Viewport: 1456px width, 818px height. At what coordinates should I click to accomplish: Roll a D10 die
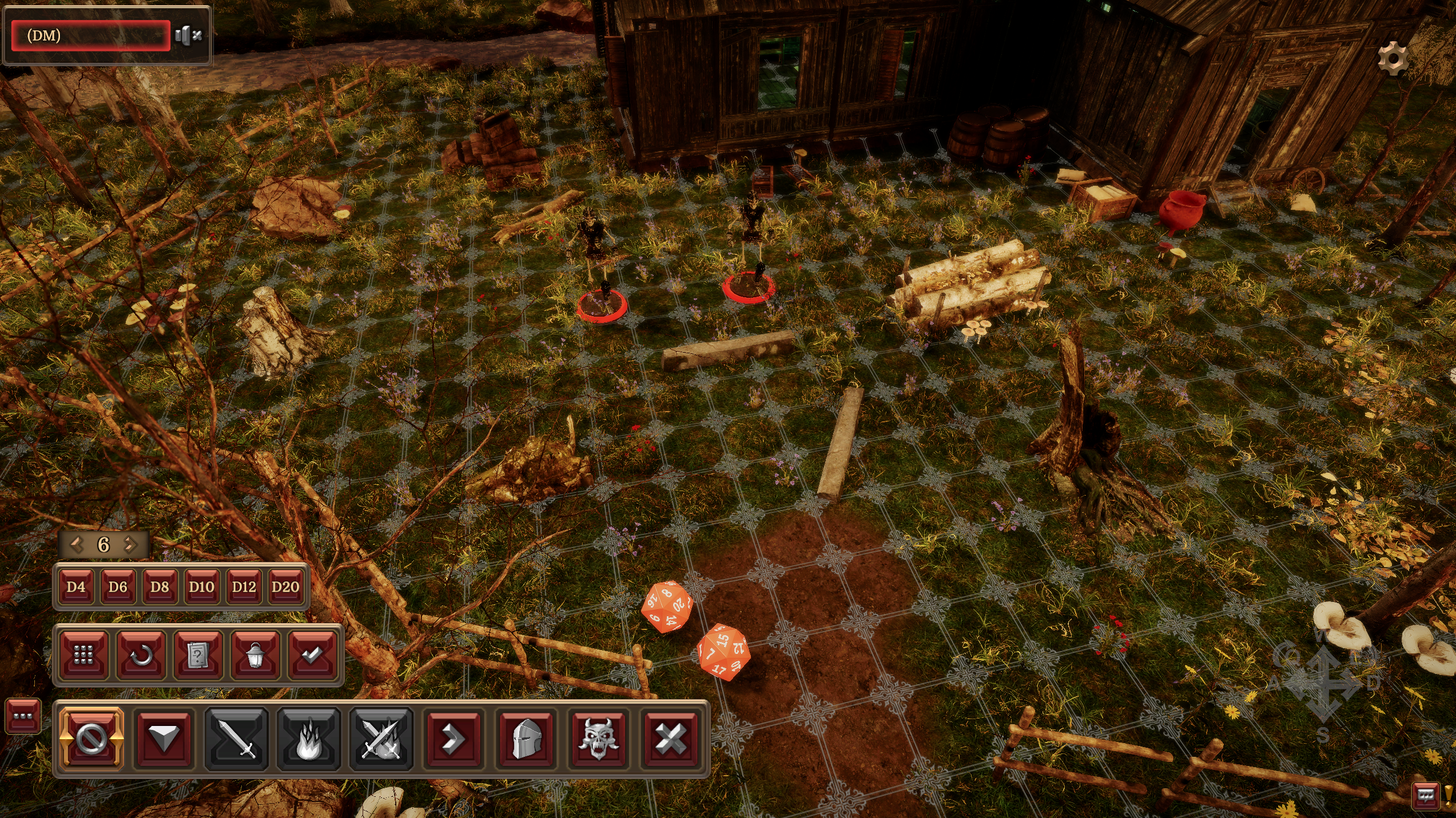(201, 586)
